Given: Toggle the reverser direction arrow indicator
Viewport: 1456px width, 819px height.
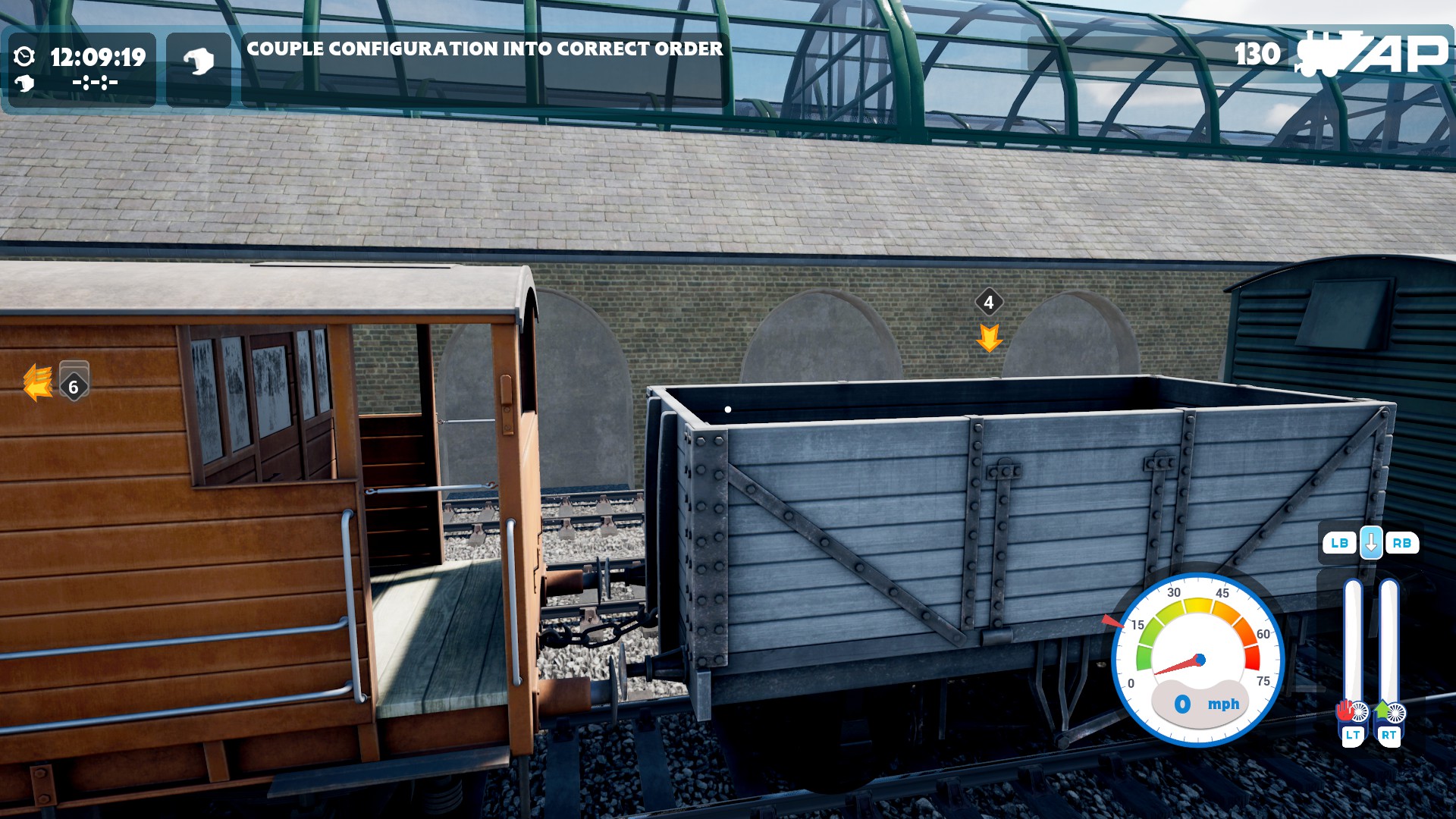Looking at the screenshot, I should (1370, 543).
